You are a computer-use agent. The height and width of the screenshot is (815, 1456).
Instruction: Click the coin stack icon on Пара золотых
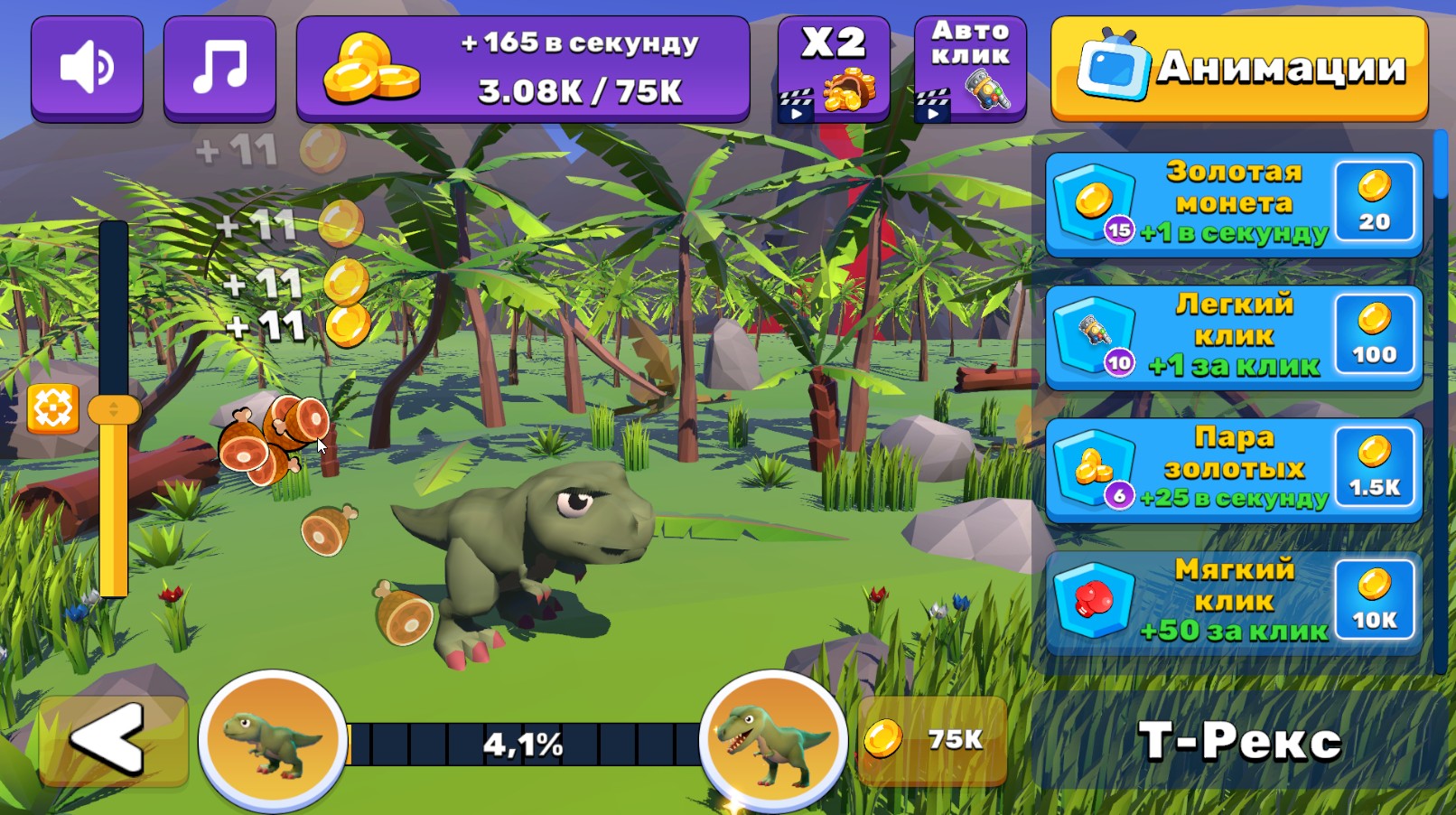(1096, 466)
